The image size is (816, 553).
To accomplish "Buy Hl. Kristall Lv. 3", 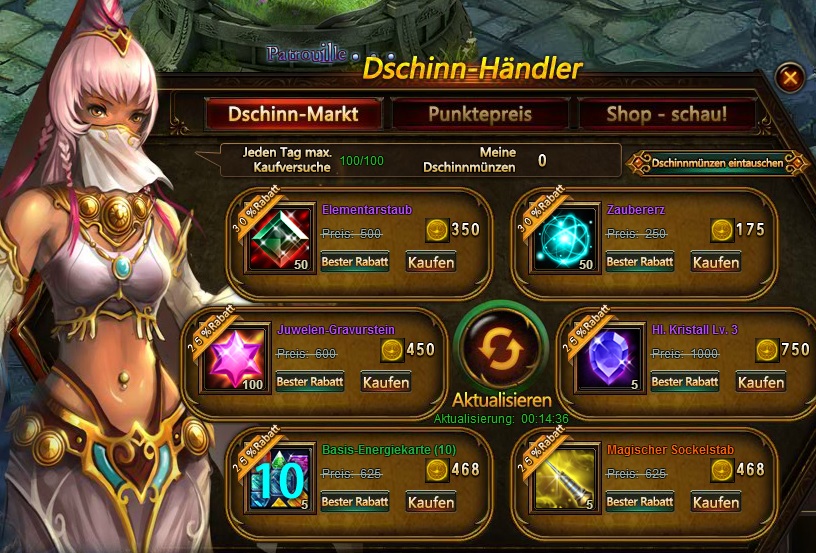I will tap(761, 382).
